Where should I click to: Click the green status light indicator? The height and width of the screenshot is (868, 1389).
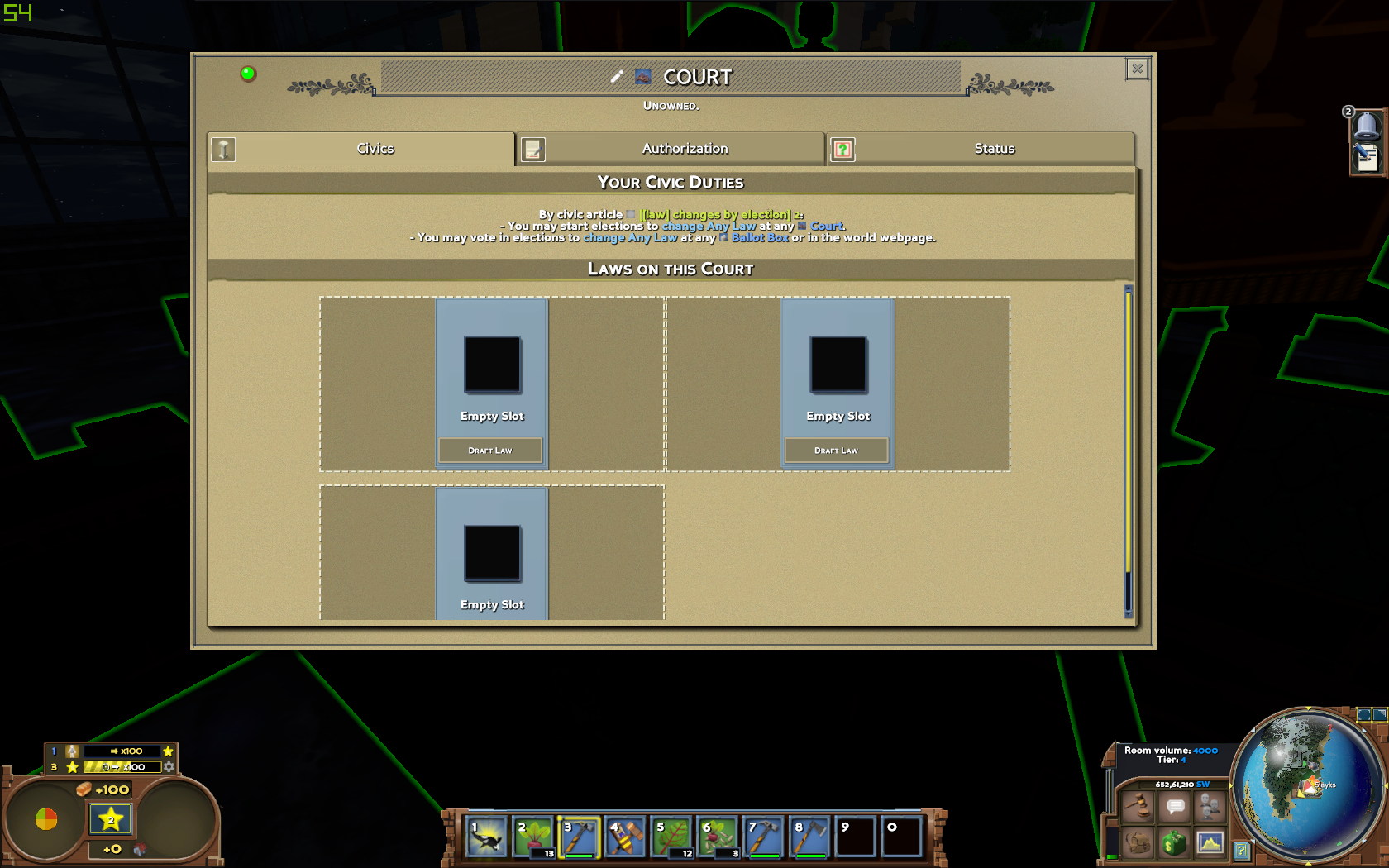[x=246, y=74]
